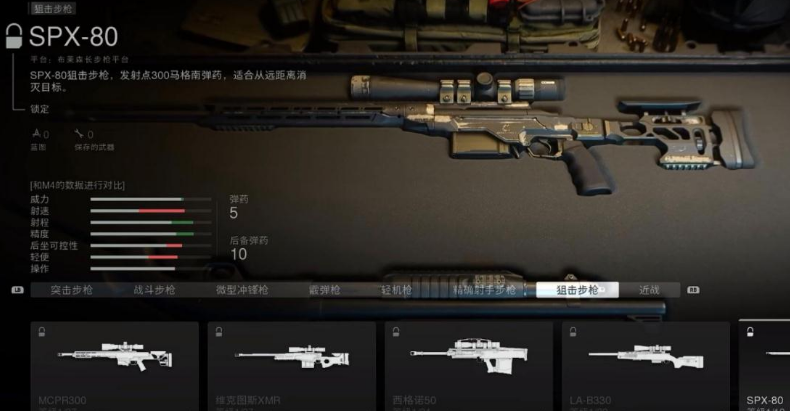The image size is (790, 411).
Task: Show the 霰弹枪 category
Action: pos(324,290)
